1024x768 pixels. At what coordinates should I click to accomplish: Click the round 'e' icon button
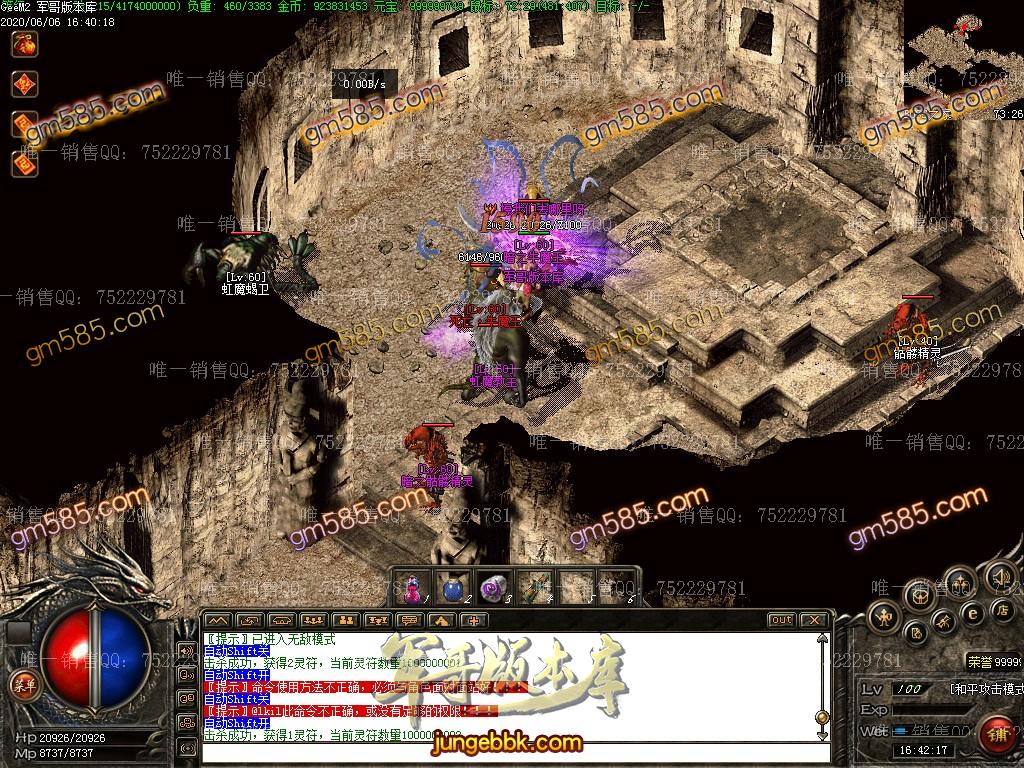[x=972, y=612]
